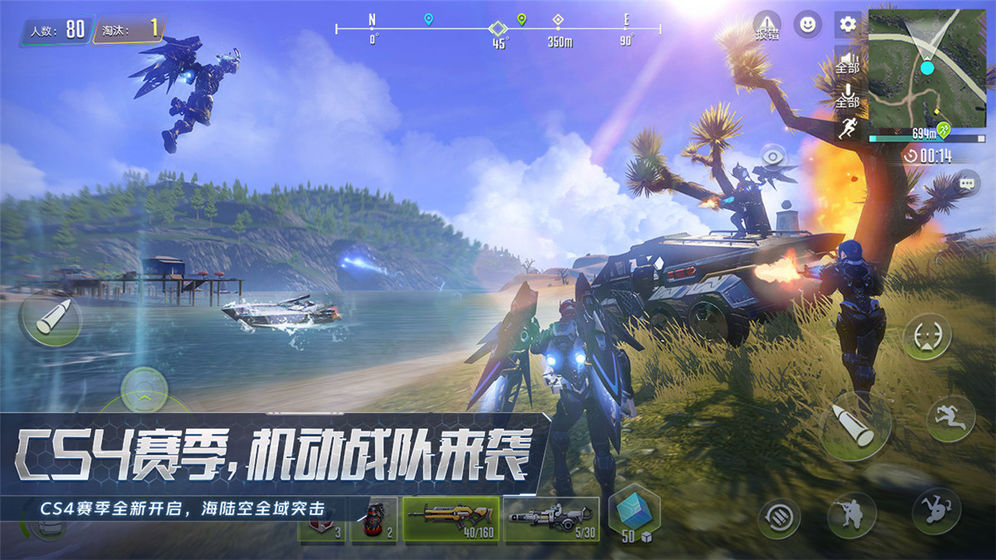The width and height of the screenshot is (996, 560).
Task: Select the gray weapon with 5/30 ammo
Action: coord(551,520)
